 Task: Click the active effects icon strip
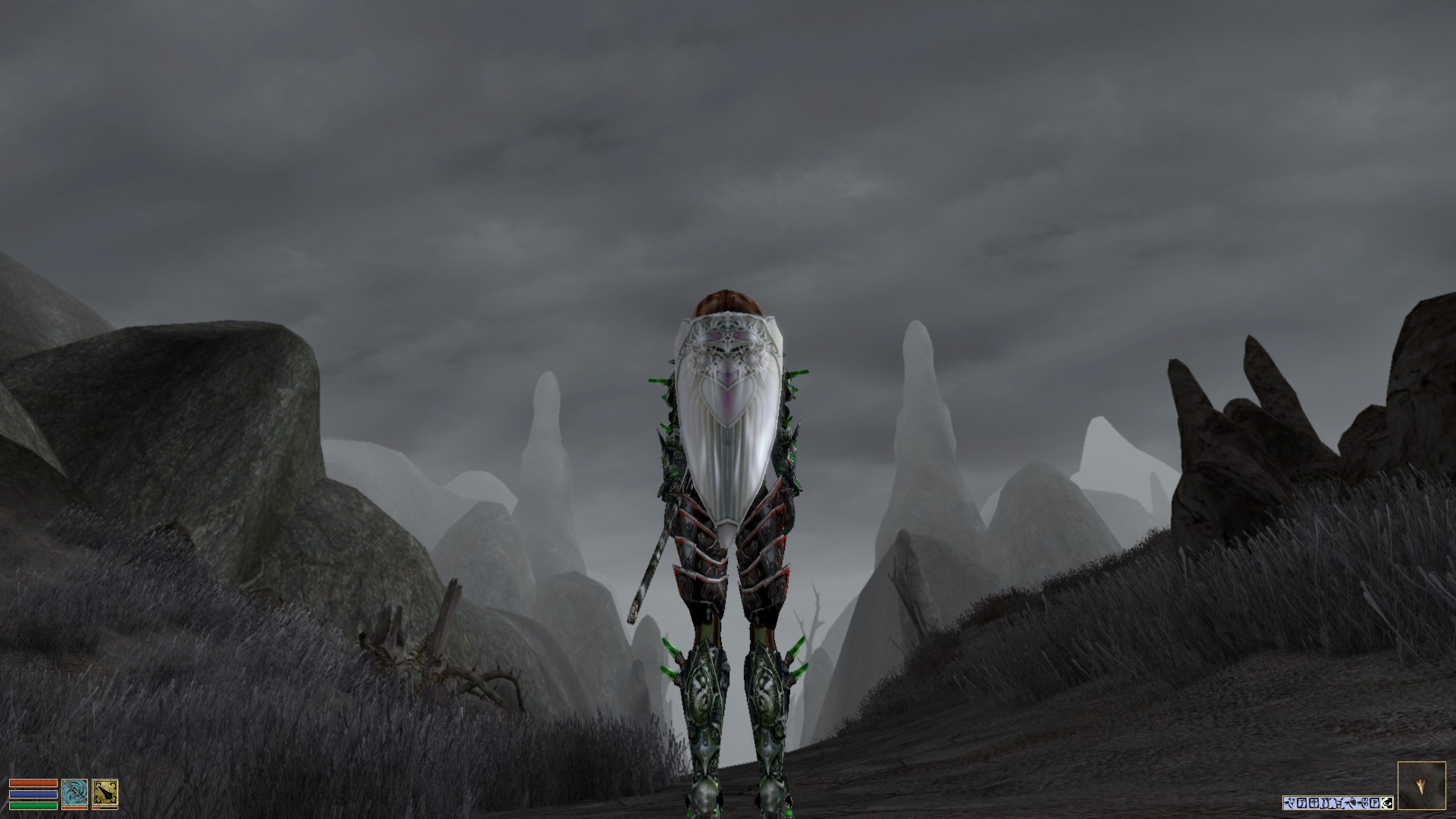1338,803
